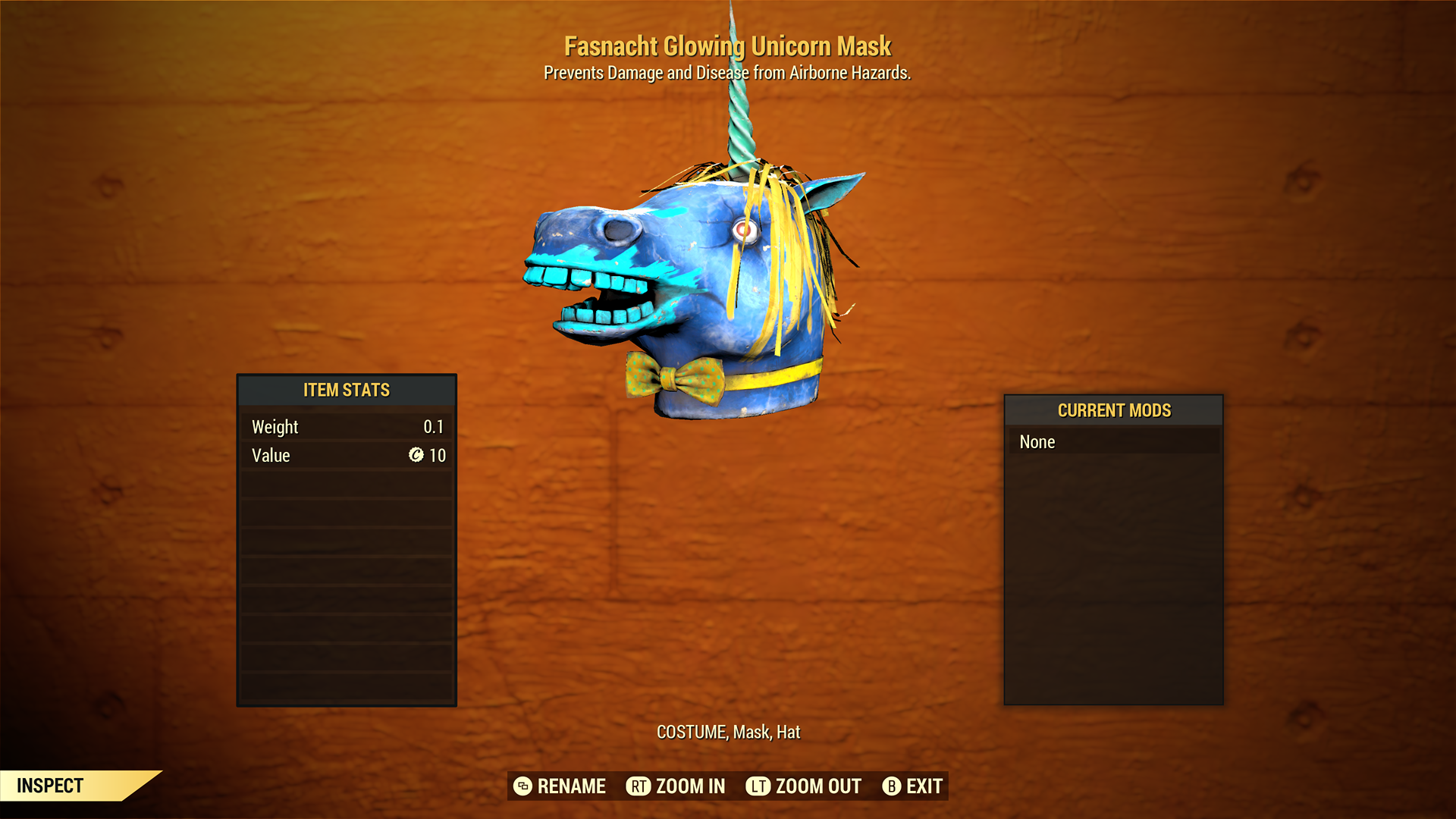
Task: Click the bottlecap currency icon beside Value
Action: (416, 456)
